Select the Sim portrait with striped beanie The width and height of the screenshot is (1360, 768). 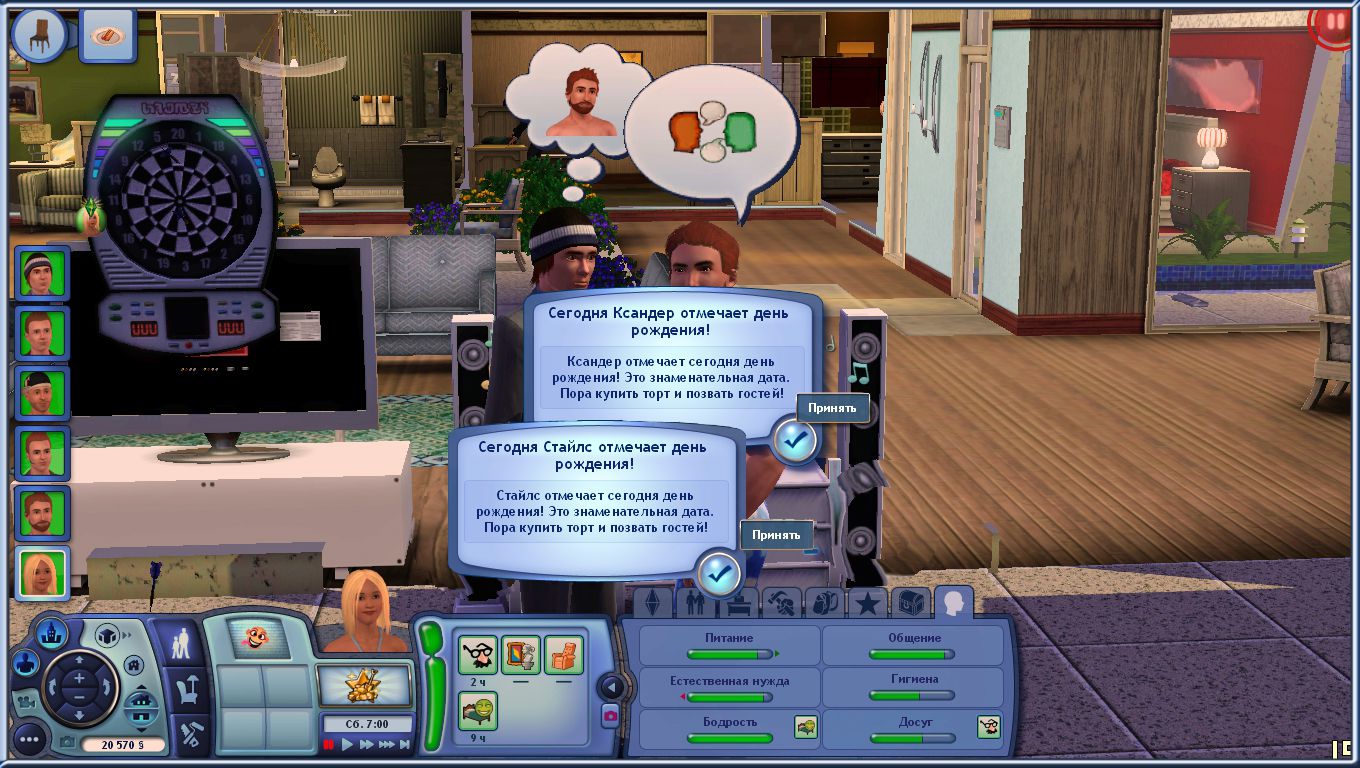43,273
